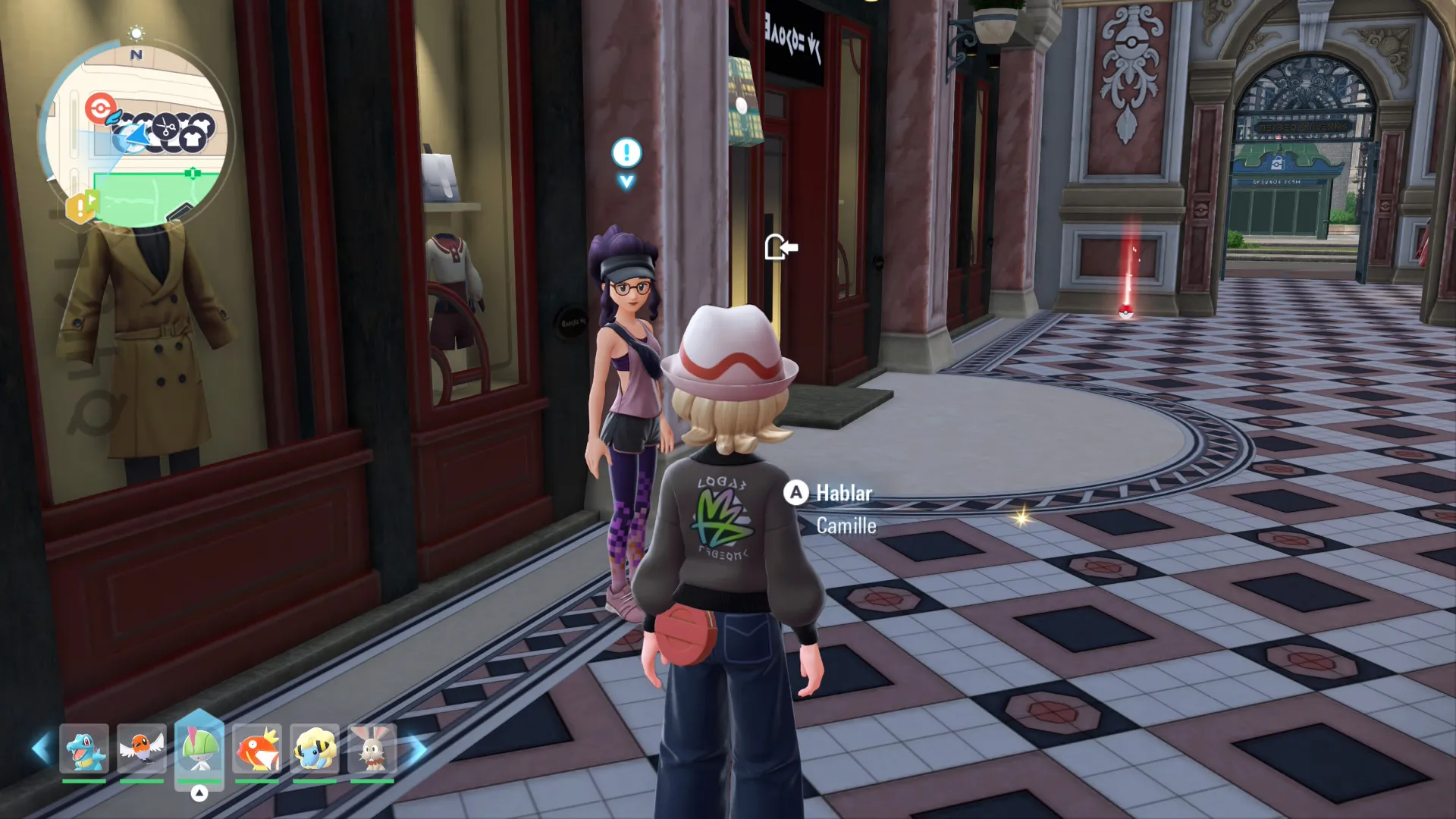This screenshot has height=819, width=1456.
Task: Choose Fletchling from the party bar
Action: point(142,749)
